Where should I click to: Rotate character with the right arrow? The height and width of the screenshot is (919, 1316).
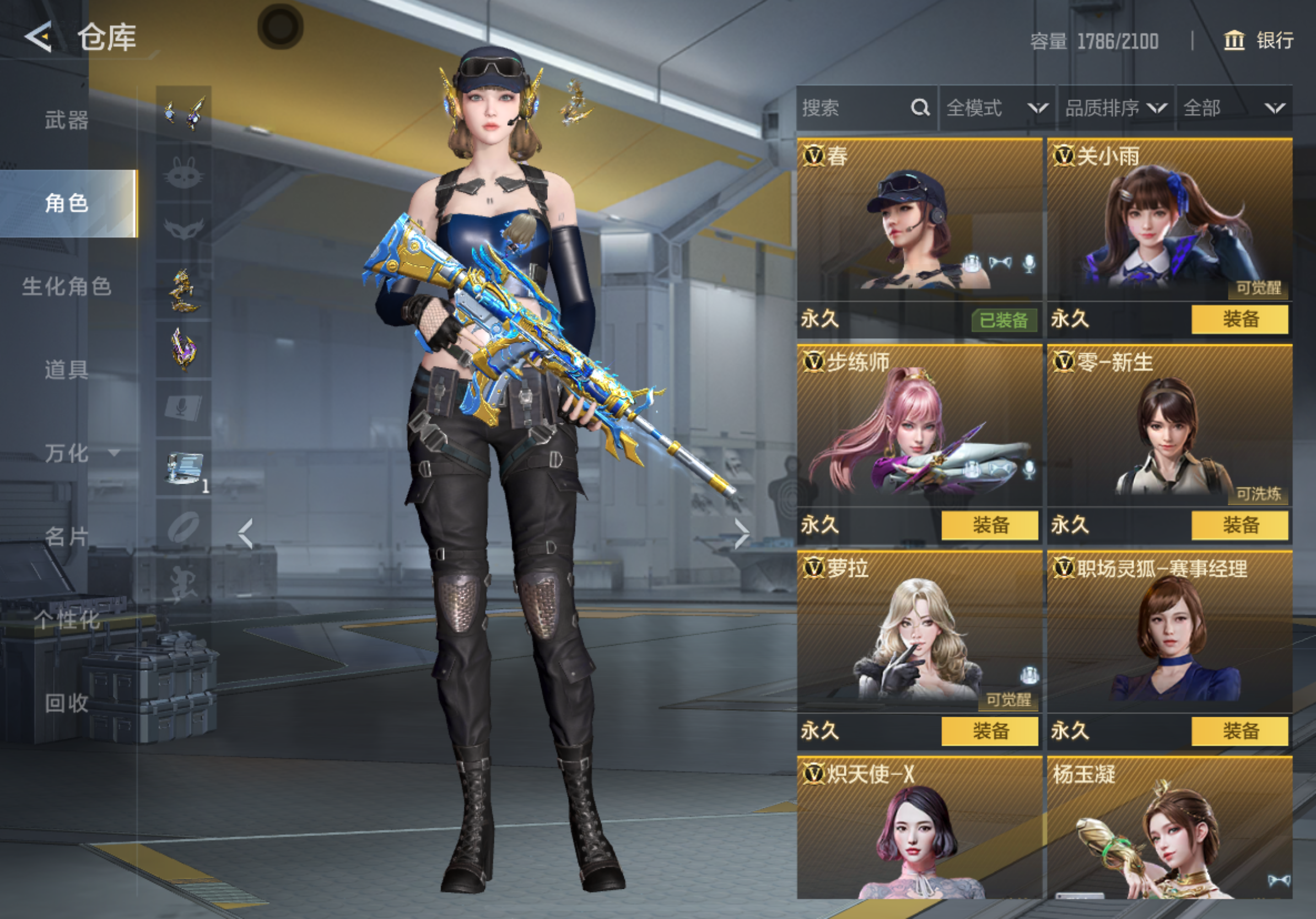point(742,534)
